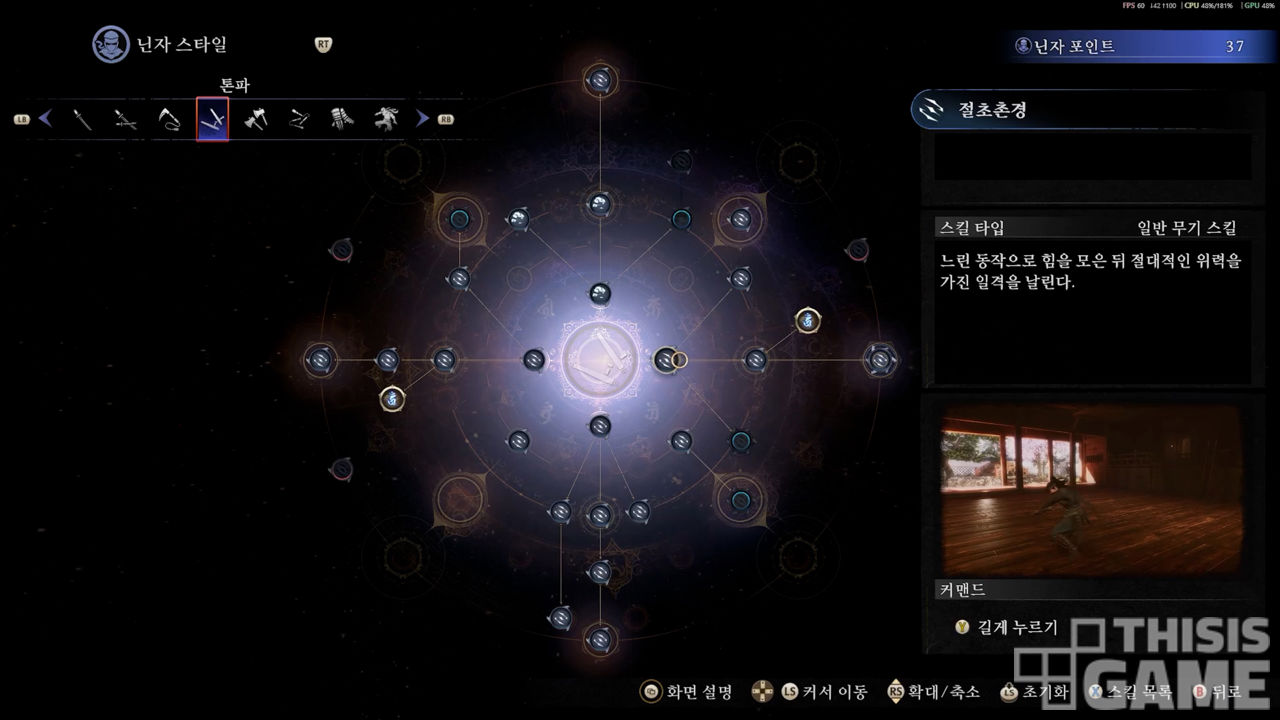Pick the far-right end node of the skill tree
The width and height of the screenshot is (1280, 720).
tap(880, 359)
